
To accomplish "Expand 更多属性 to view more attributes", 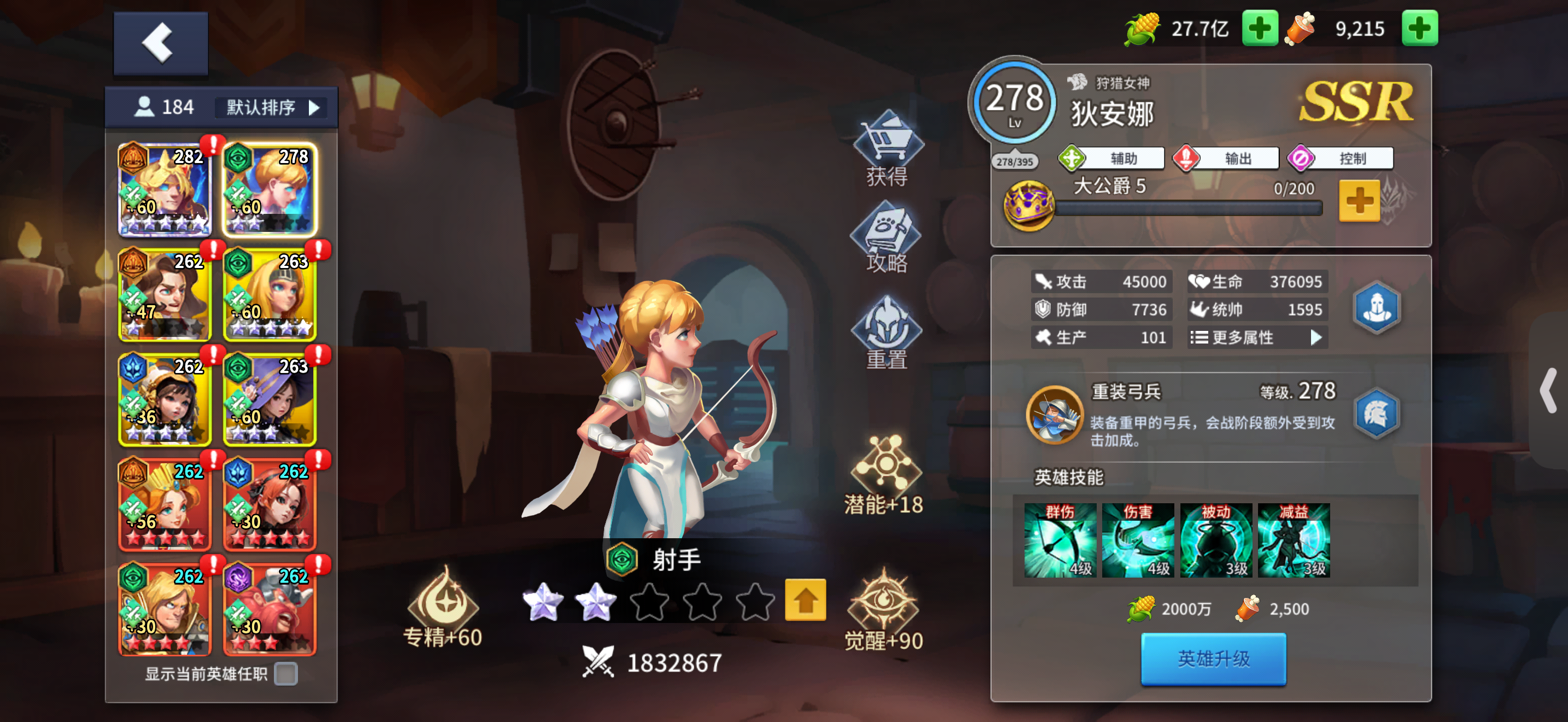I will coord(1256,337).
